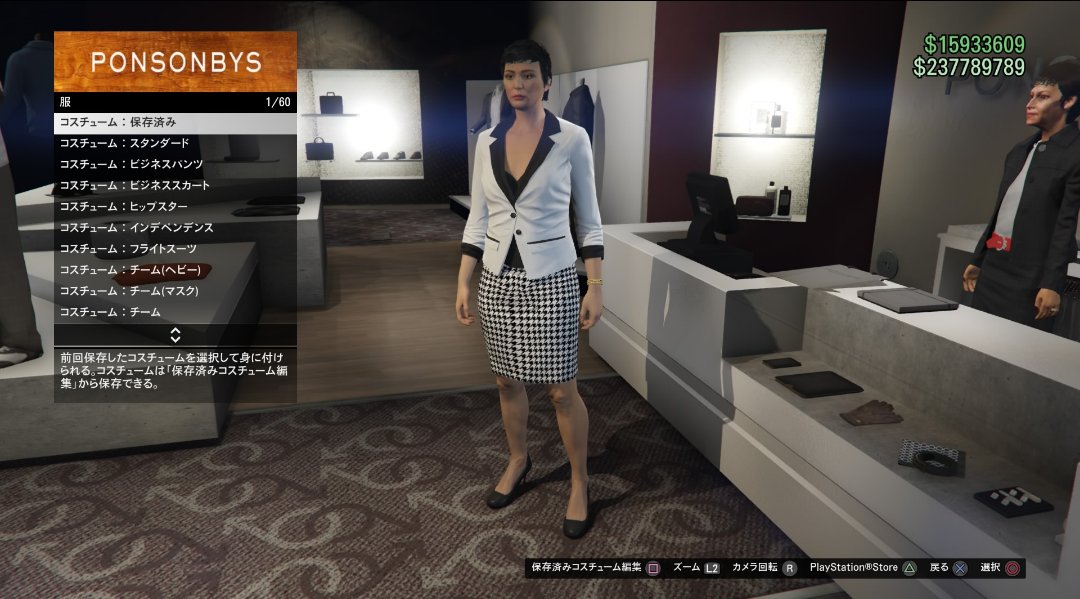Select コスチューム：保存済み entry

coord(175,122)
